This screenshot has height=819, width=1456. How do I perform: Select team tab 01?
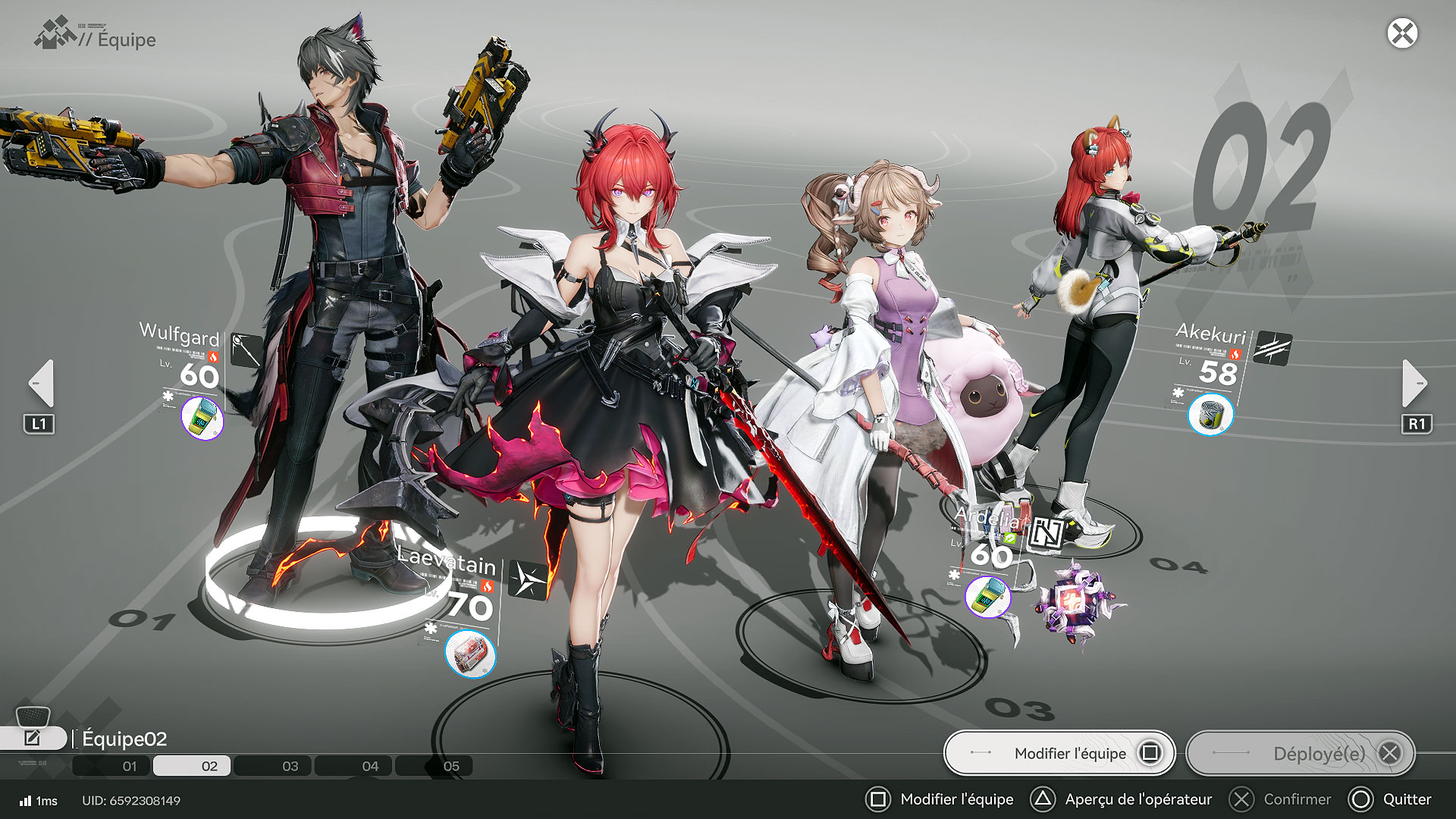(130, 766)
